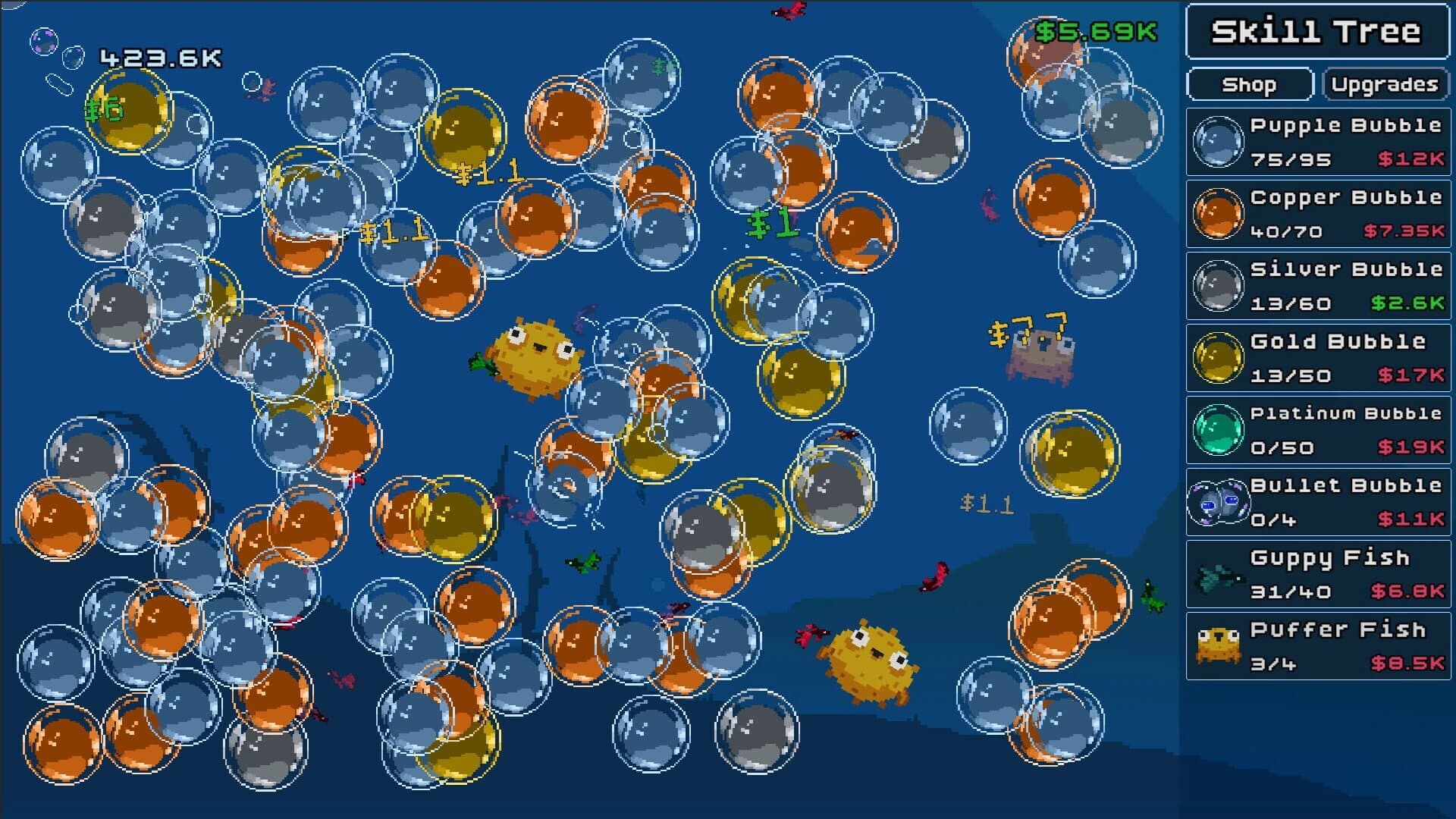Click the Copper Bubble icon in the shop
The height and width of the screenshot is (819, 1456).
[x=1219, y=213]
